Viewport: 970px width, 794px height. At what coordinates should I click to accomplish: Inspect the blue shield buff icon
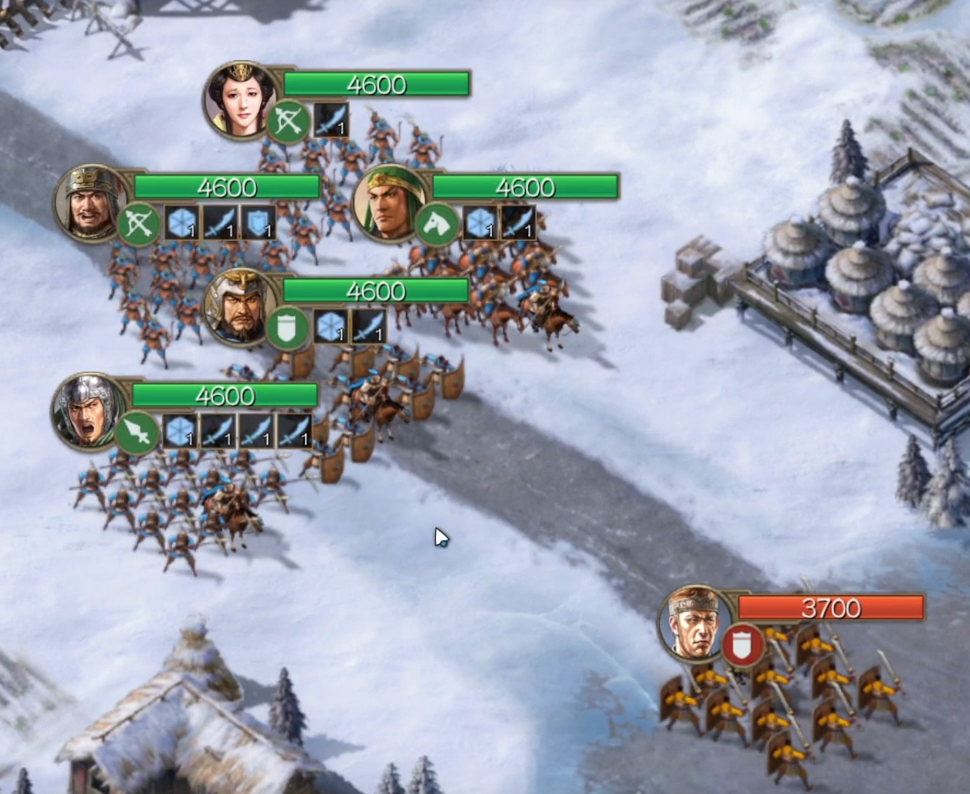point(259,223)
